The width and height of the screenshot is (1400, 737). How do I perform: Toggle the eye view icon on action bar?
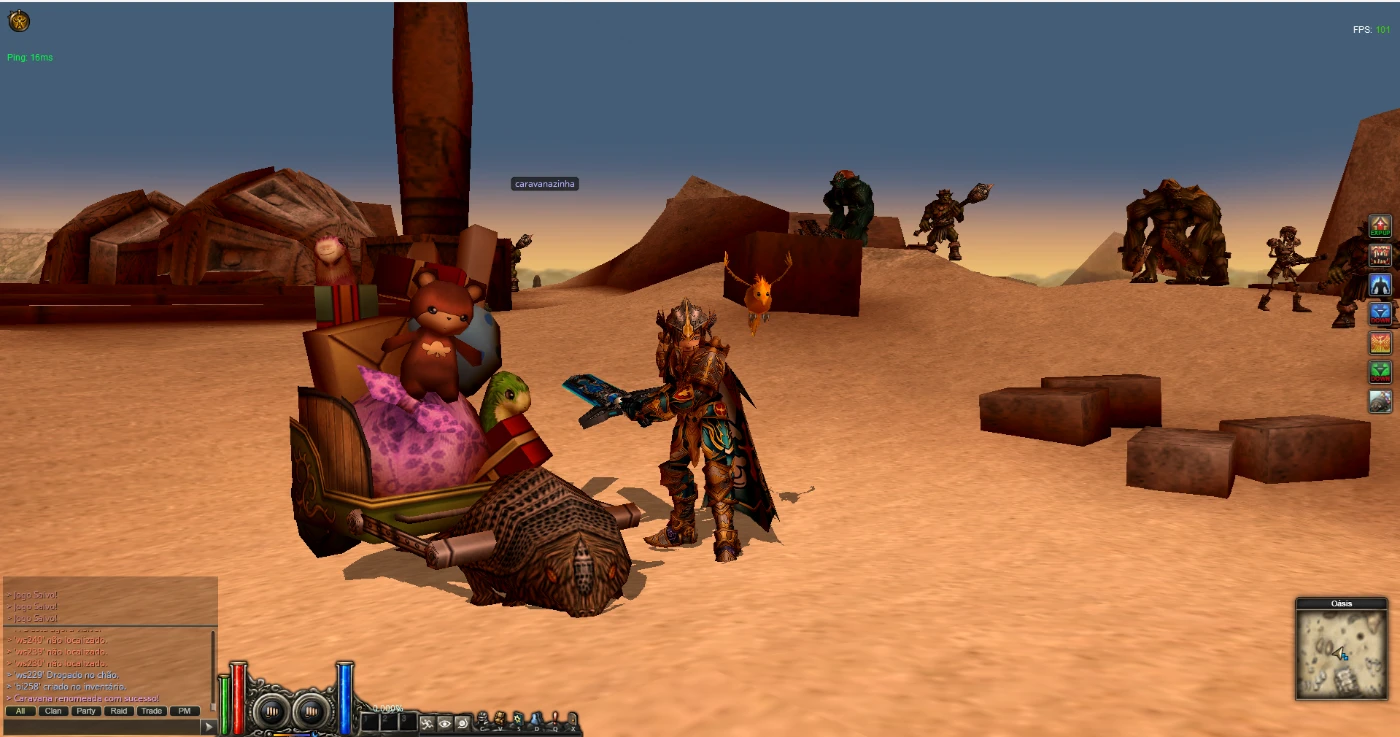tap(445, 723)
